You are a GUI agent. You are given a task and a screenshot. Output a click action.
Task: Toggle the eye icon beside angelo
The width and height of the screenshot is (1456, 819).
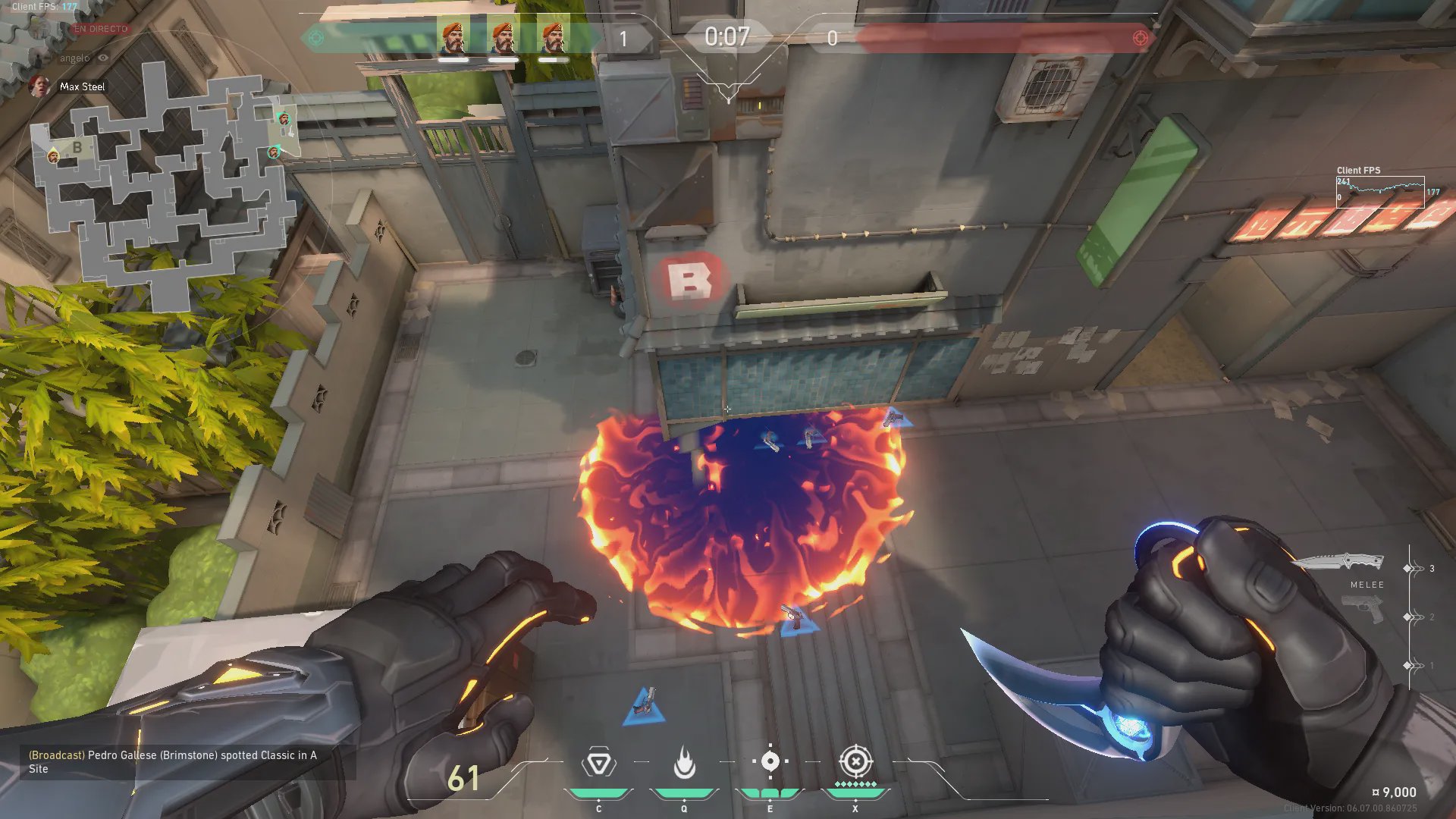pyautogui.click(x=103, y=58)
